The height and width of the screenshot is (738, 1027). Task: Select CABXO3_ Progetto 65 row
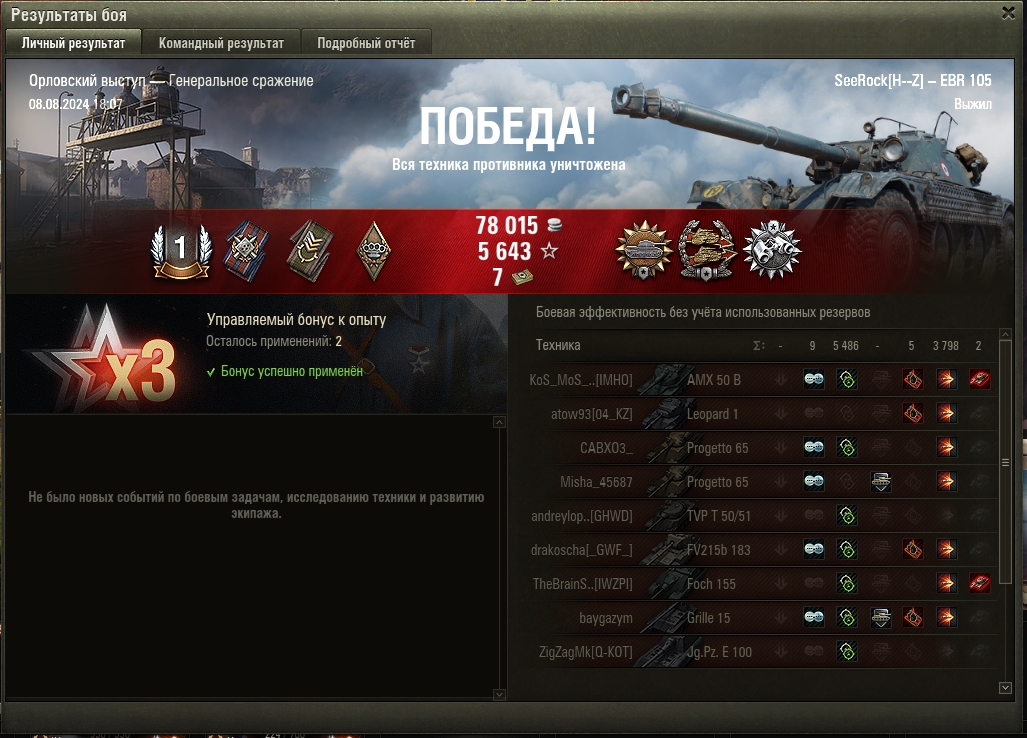point(717,448)
